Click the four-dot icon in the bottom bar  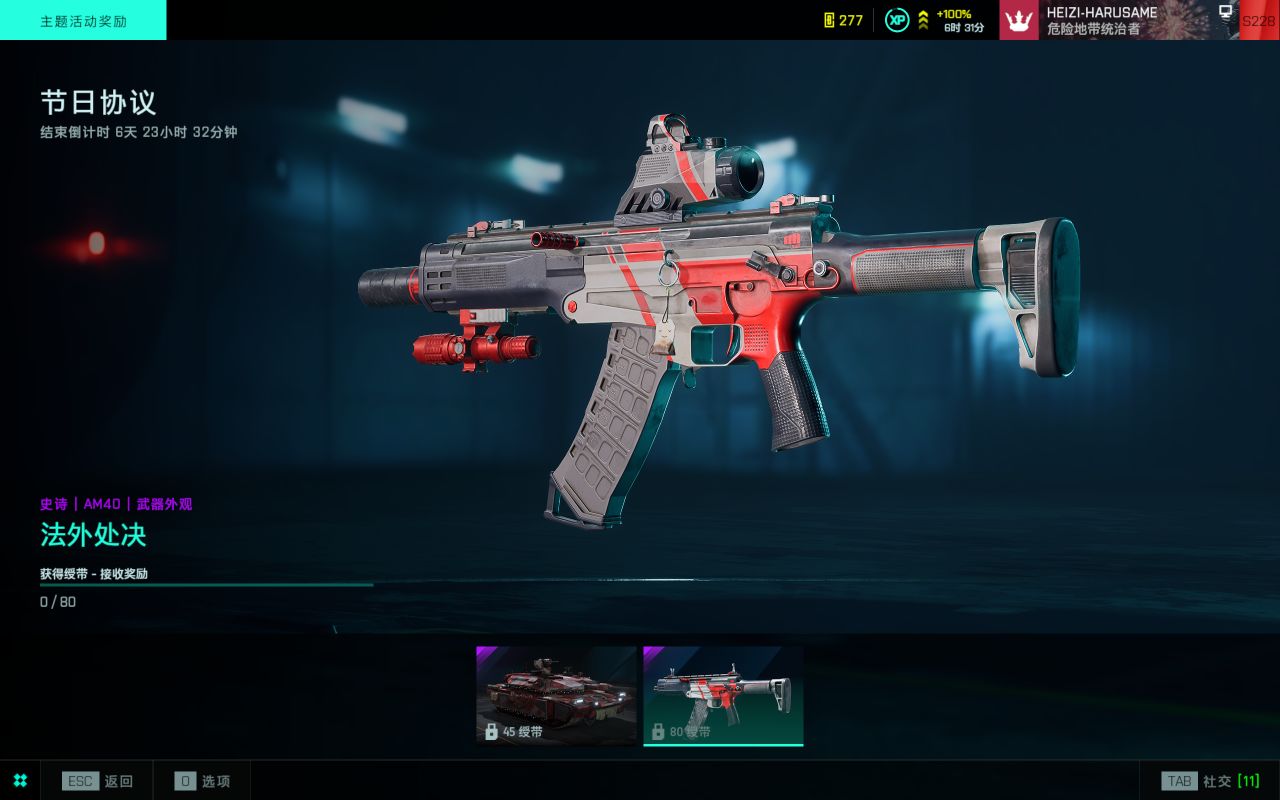tap(20, 781)
